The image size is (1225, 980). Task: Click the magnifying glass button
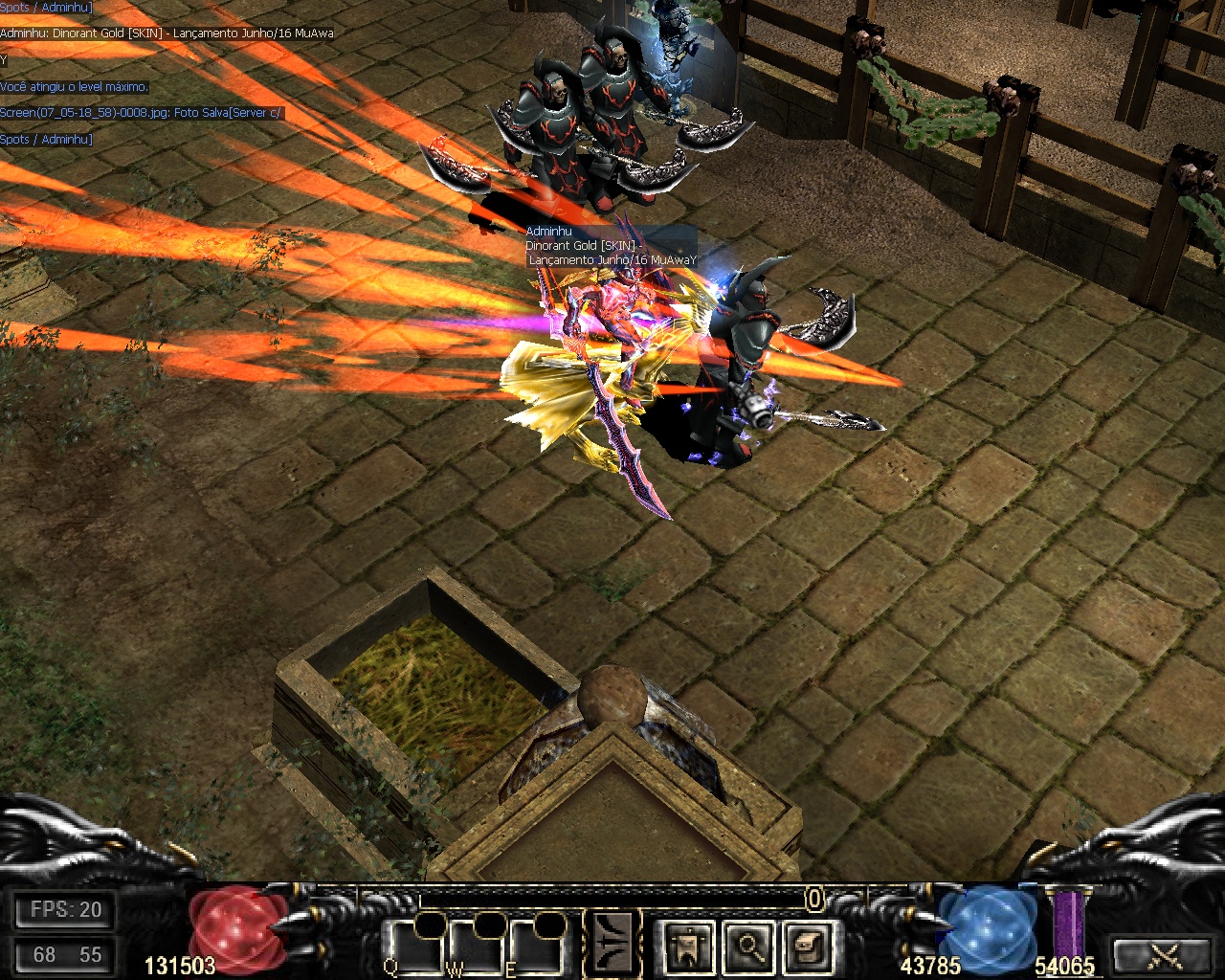click(749, 947)
